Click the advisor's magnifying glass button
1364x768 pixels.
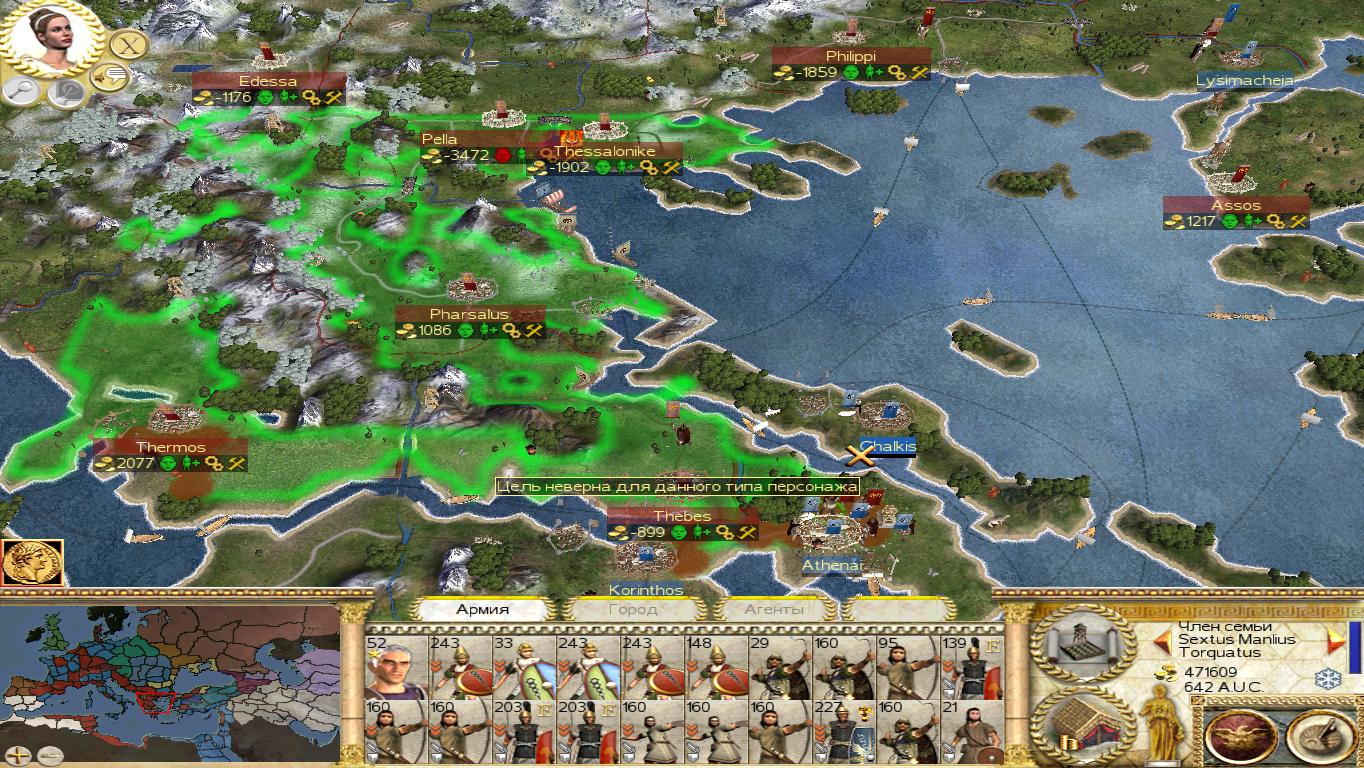(21, 91)
